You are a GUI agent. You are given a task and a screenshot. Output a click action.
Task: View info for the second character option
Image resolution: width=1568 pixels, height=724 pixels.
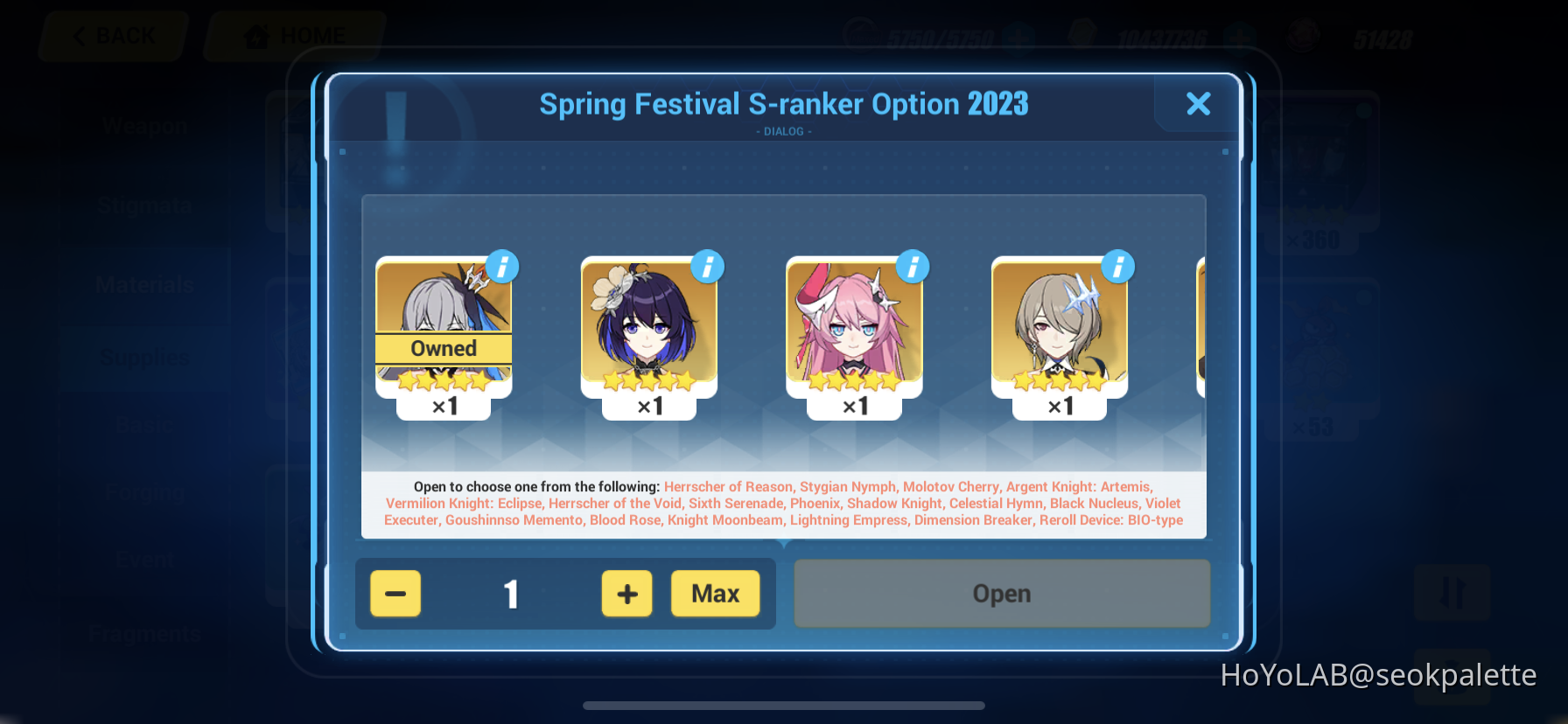(x=707, y=268)
